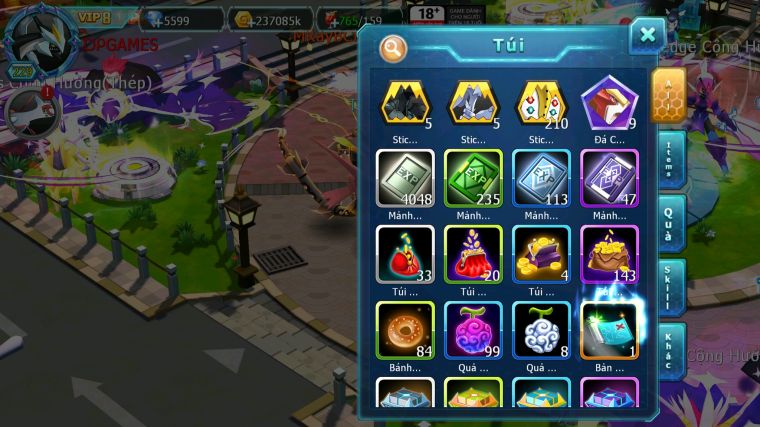Choose the purple devil fruit with 99
The height and width of the screenshot is (427, 760).
[473, 330]
